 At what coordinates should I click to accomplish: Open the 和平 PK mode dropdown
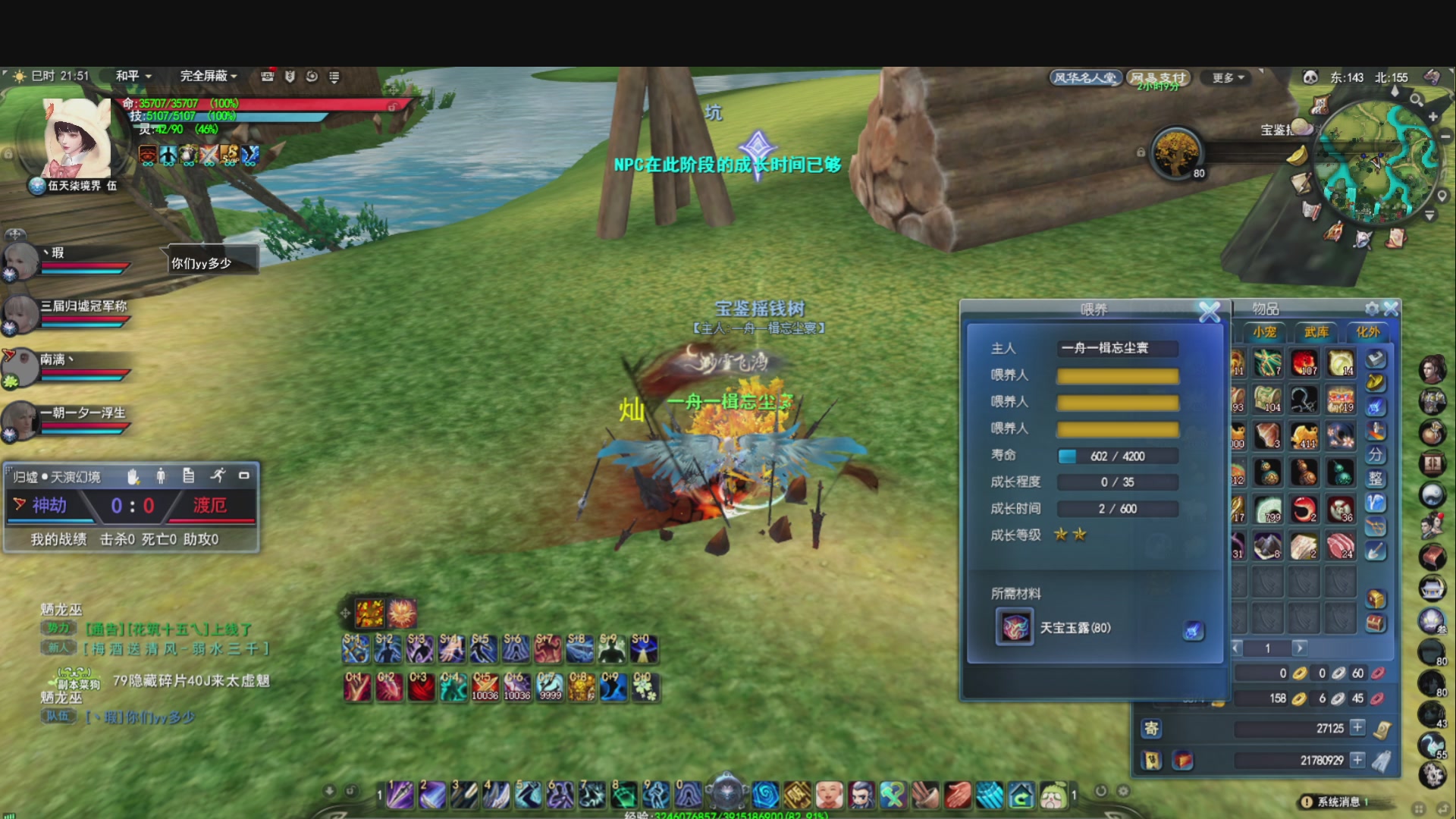click(133, 76)
